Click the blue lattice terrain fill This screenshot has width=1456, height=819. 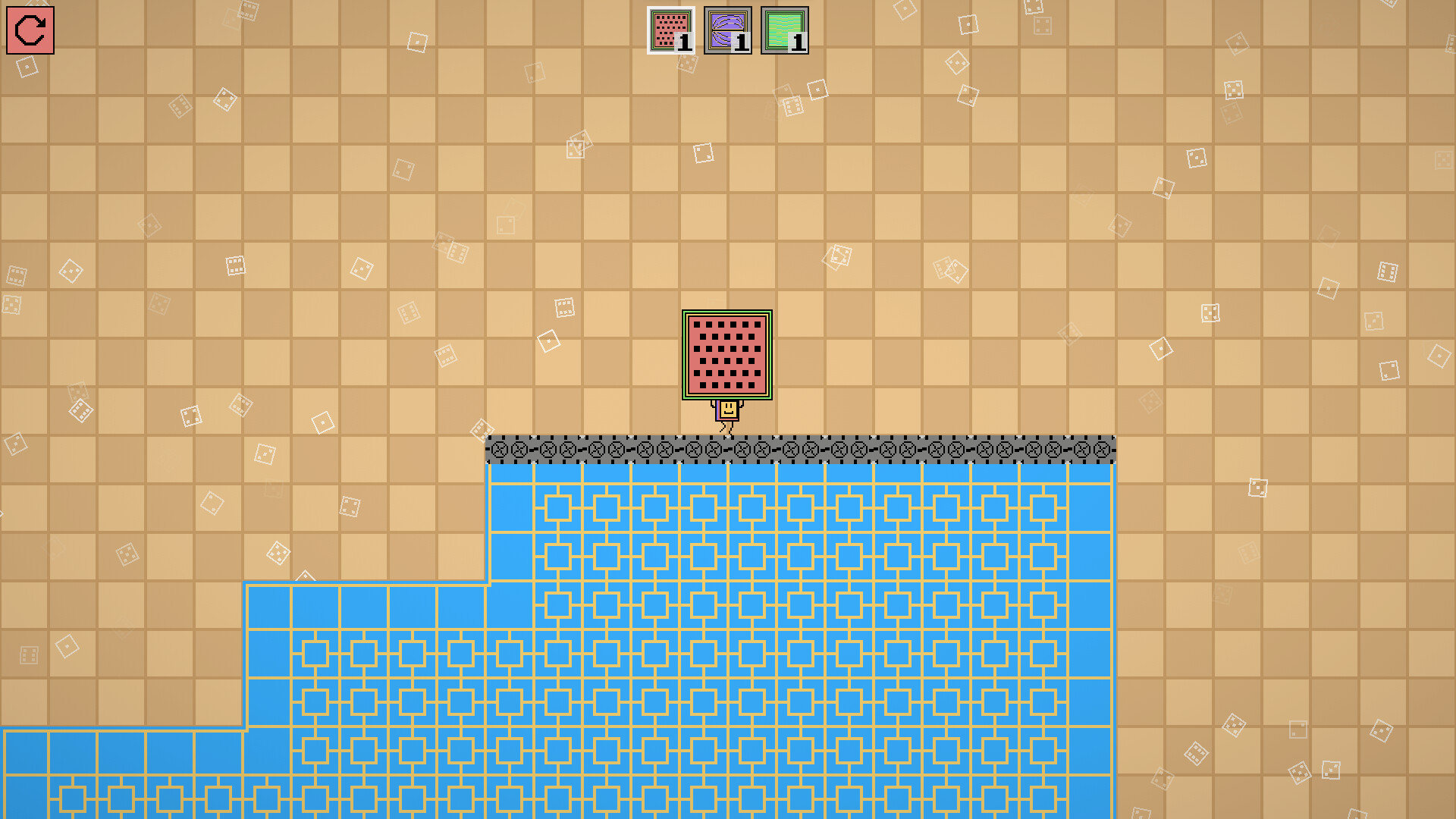(796, 607)
